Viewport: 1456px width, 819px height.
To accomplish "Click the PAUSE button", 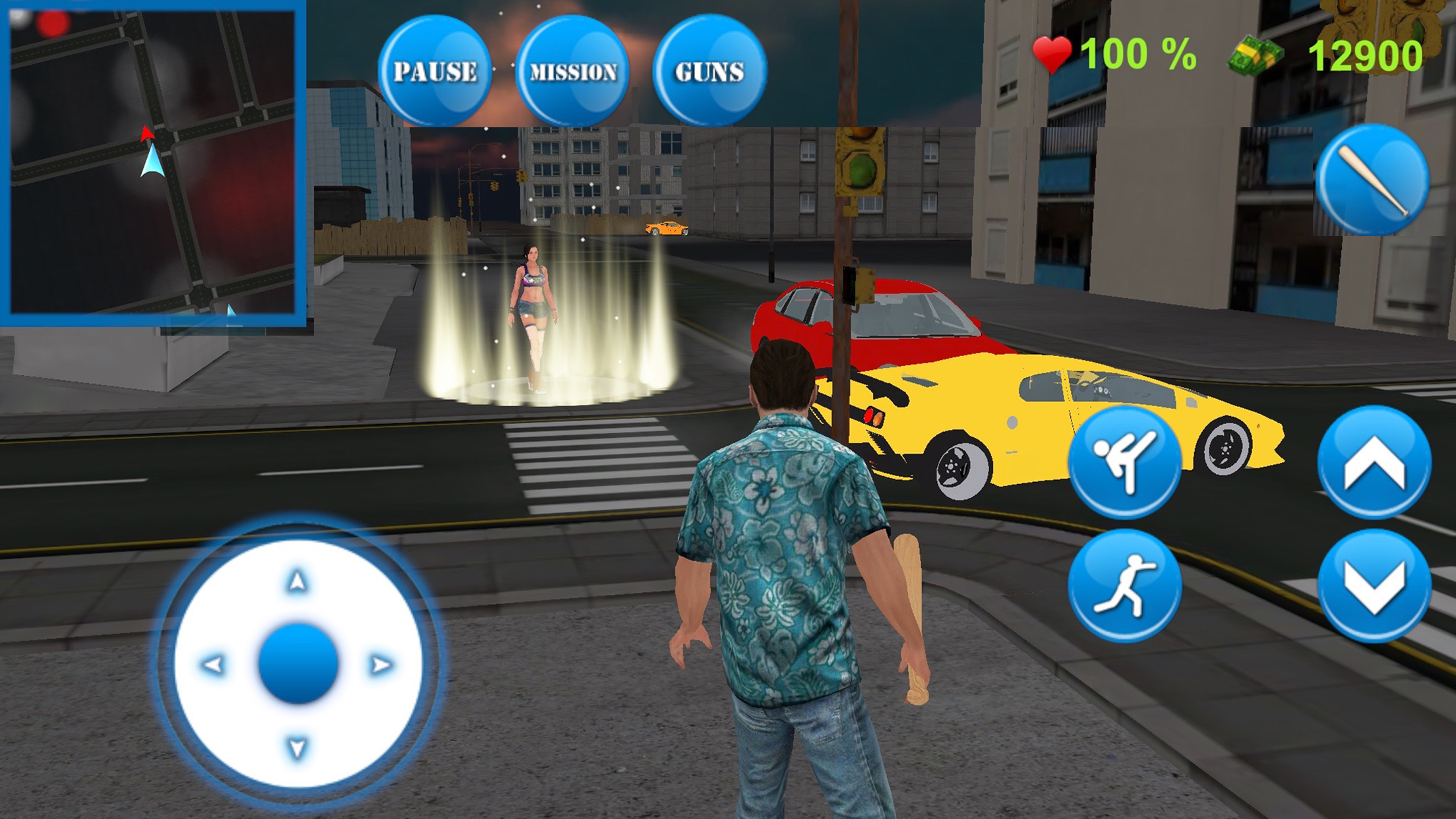I will [x=435, y=71].
